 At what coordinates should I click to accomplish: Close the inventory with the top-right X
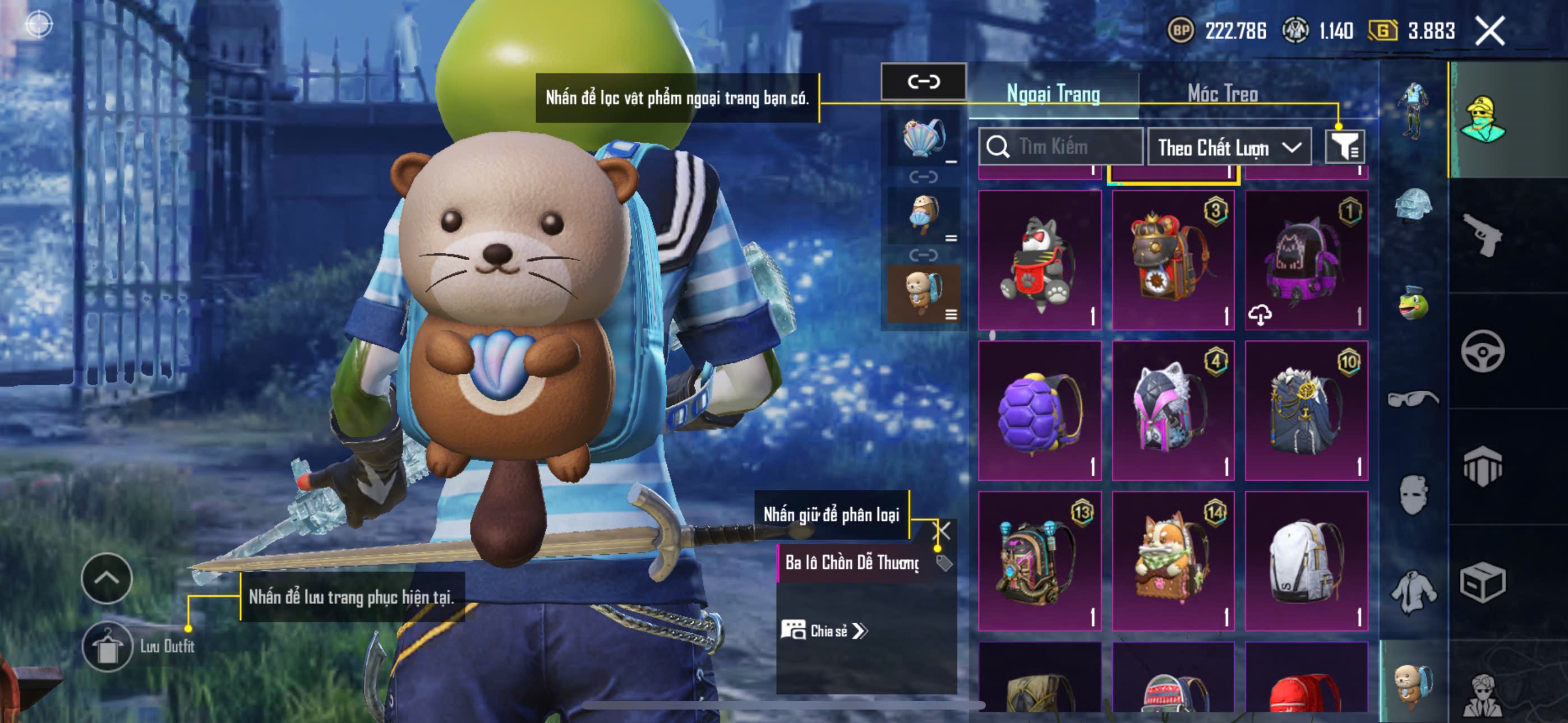point(1489,31)
